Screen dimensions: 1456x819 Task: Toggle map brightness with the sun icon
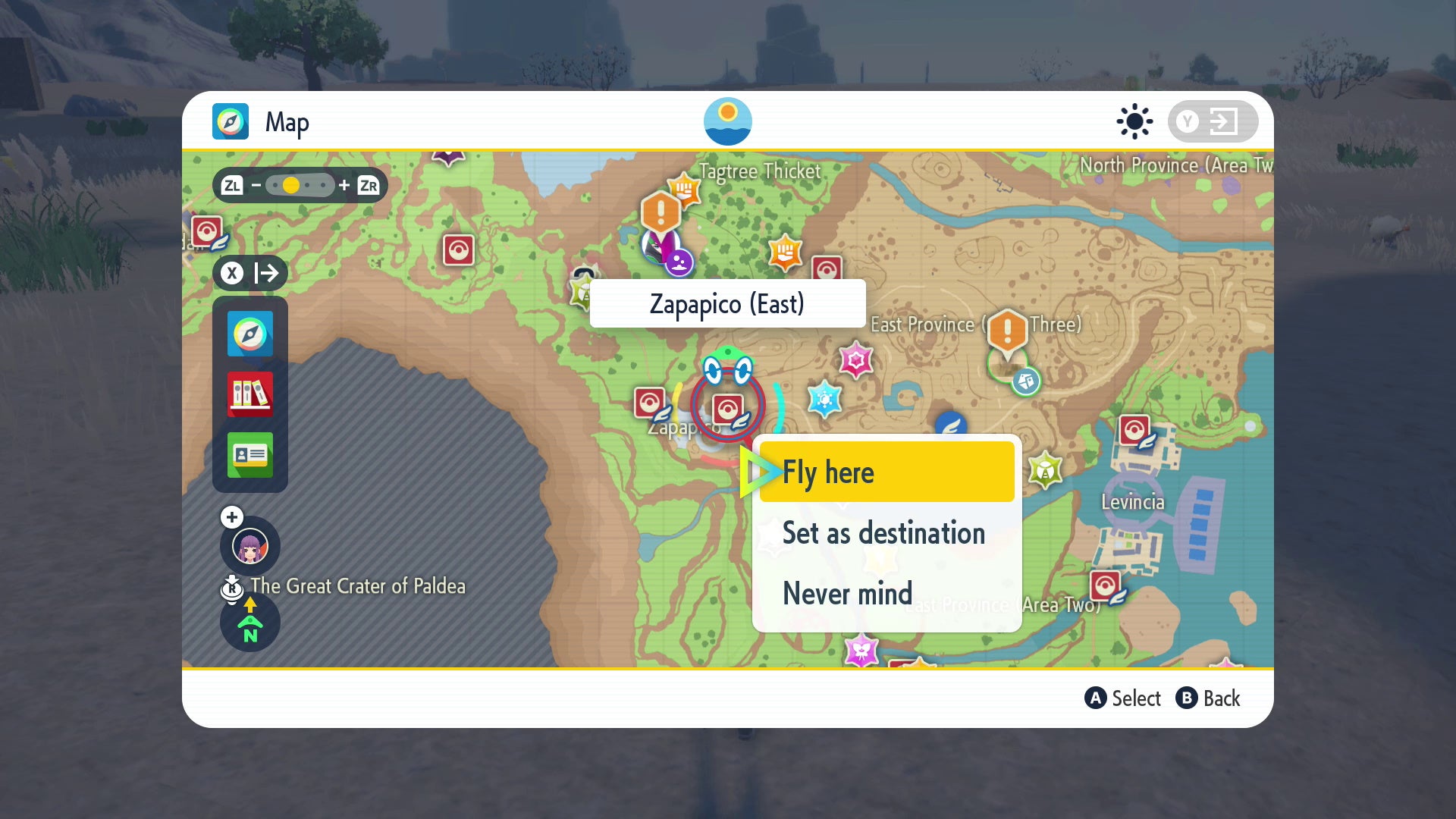(1134, 121)
